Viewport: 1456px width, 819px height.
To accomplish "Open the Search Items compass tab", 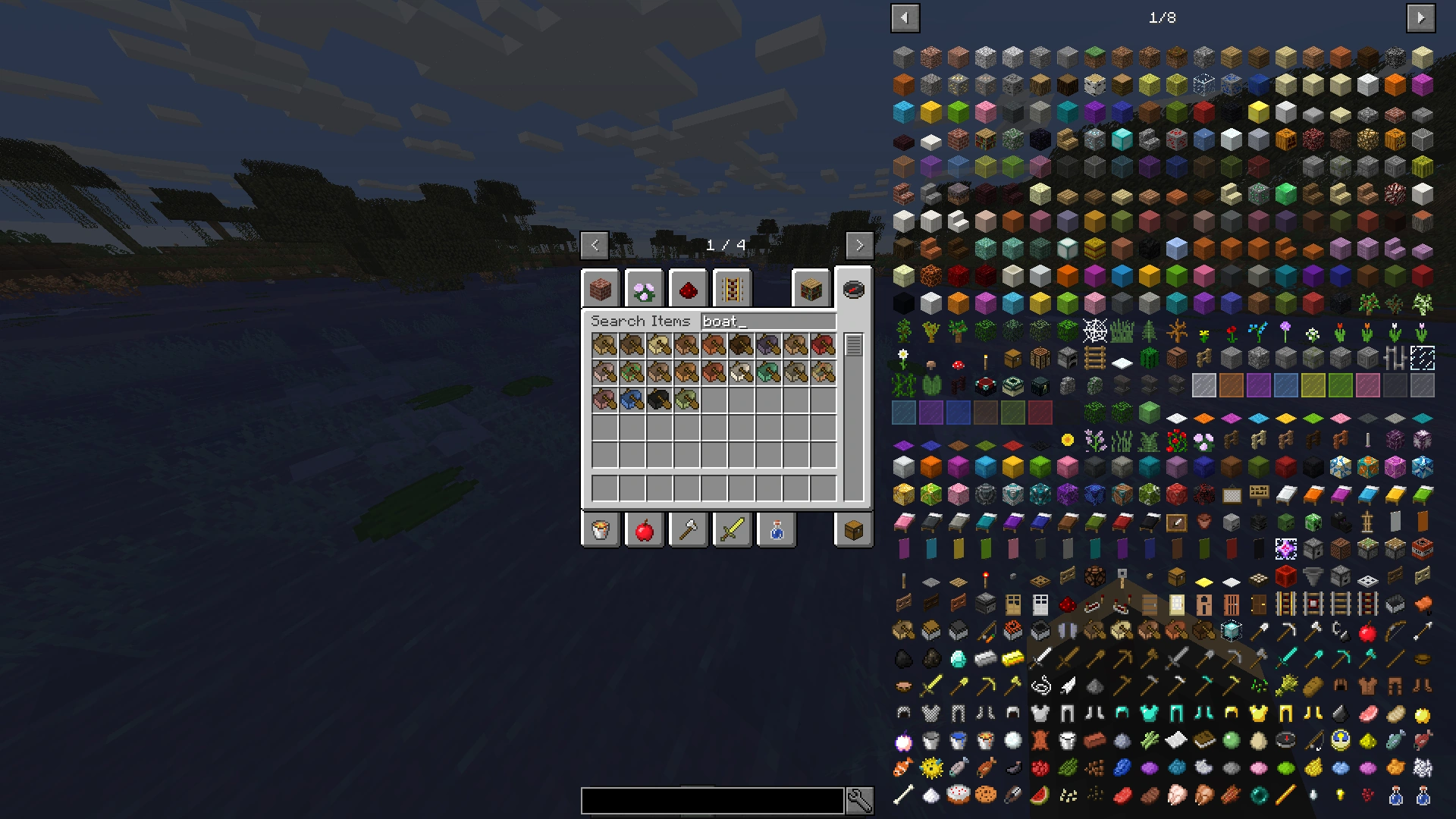I will 853,288.
